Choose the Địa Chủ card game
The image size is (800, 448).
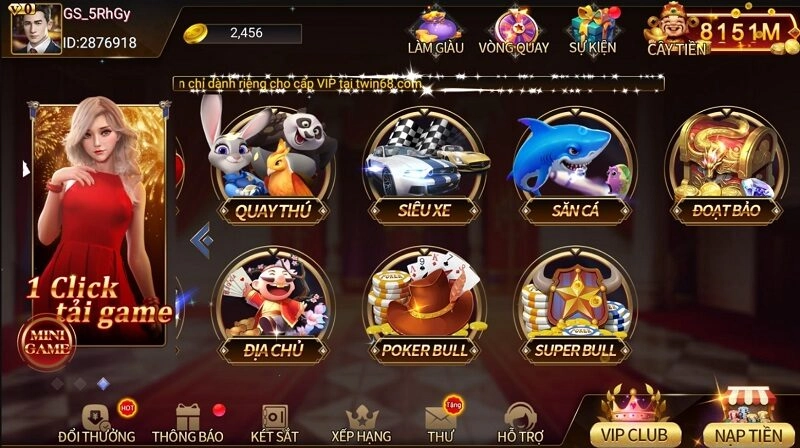coord(272,305)
